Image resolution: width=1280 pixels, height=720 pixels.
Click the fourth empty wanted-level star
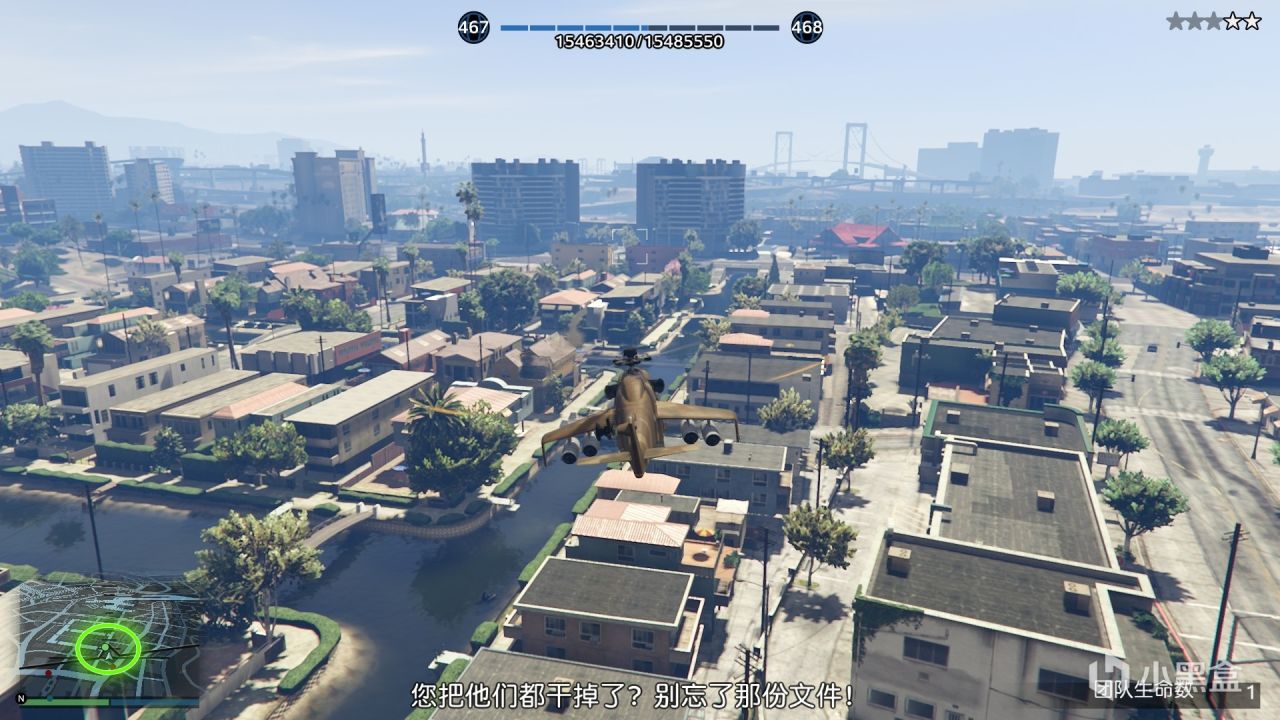pyautogui.click(x=1233, y=19)
